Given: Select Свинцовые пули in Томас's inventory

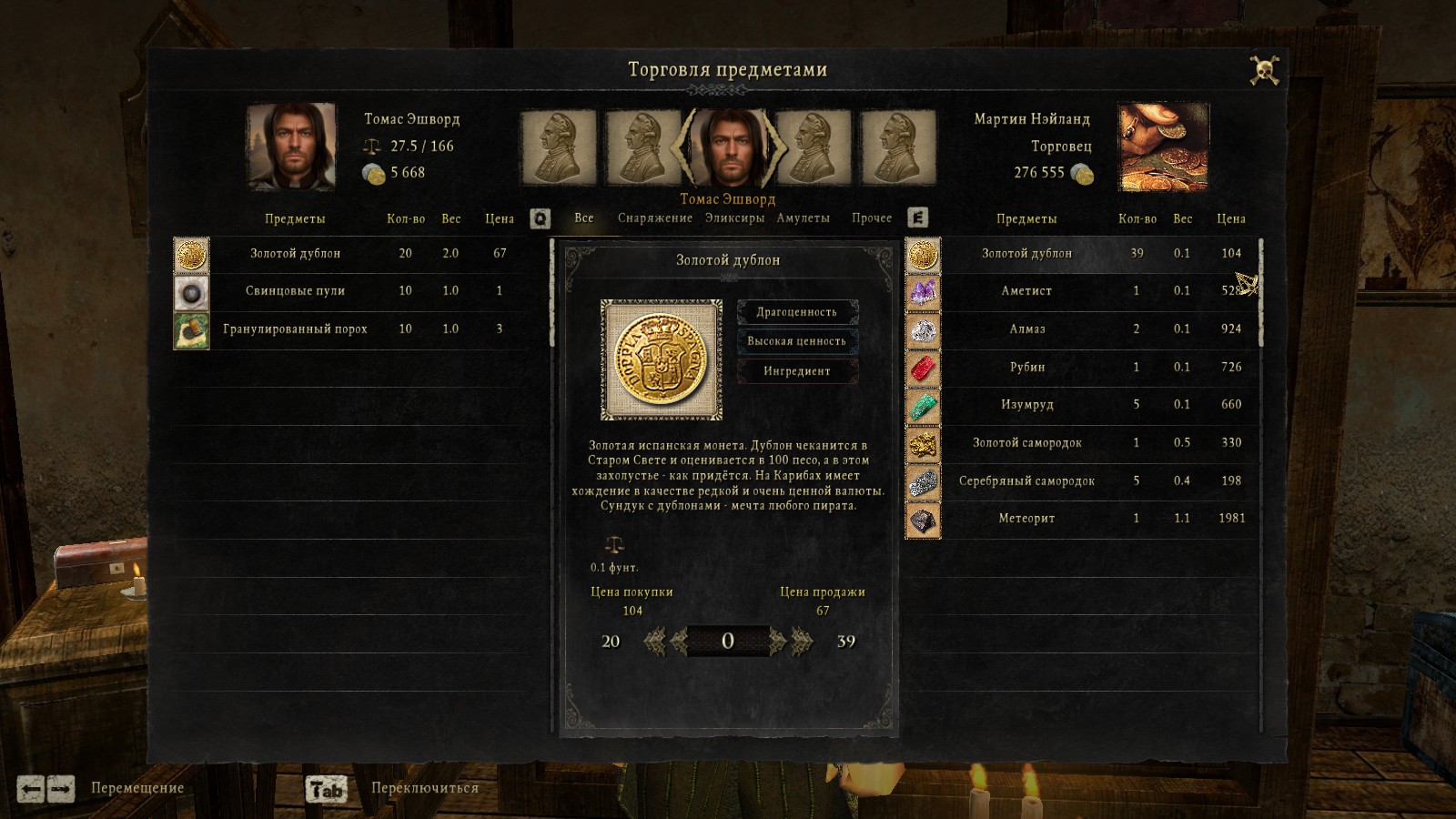Looking at the screenshot, I should 295,291.
